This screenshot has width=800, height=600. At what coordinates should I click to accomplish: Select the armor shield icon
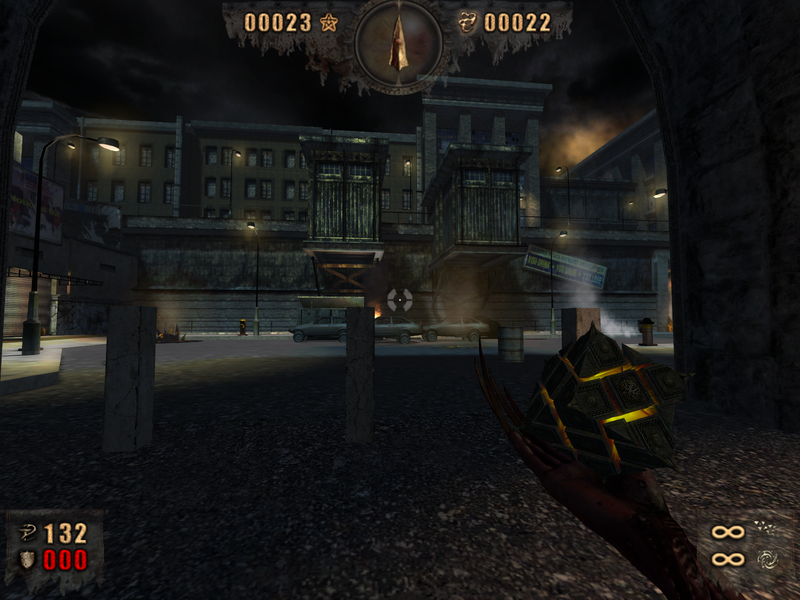pyautogui.click(x=29, y=559)
